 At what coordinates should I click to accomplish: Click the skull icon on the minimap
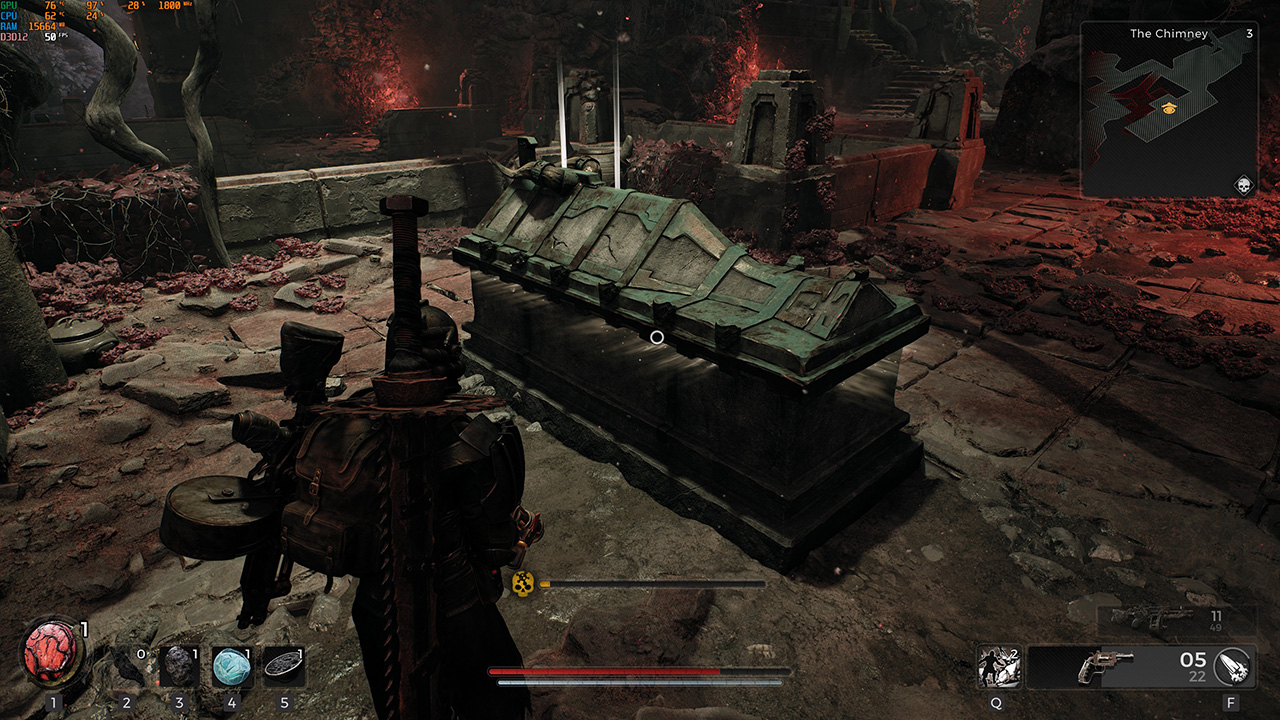1243,185
